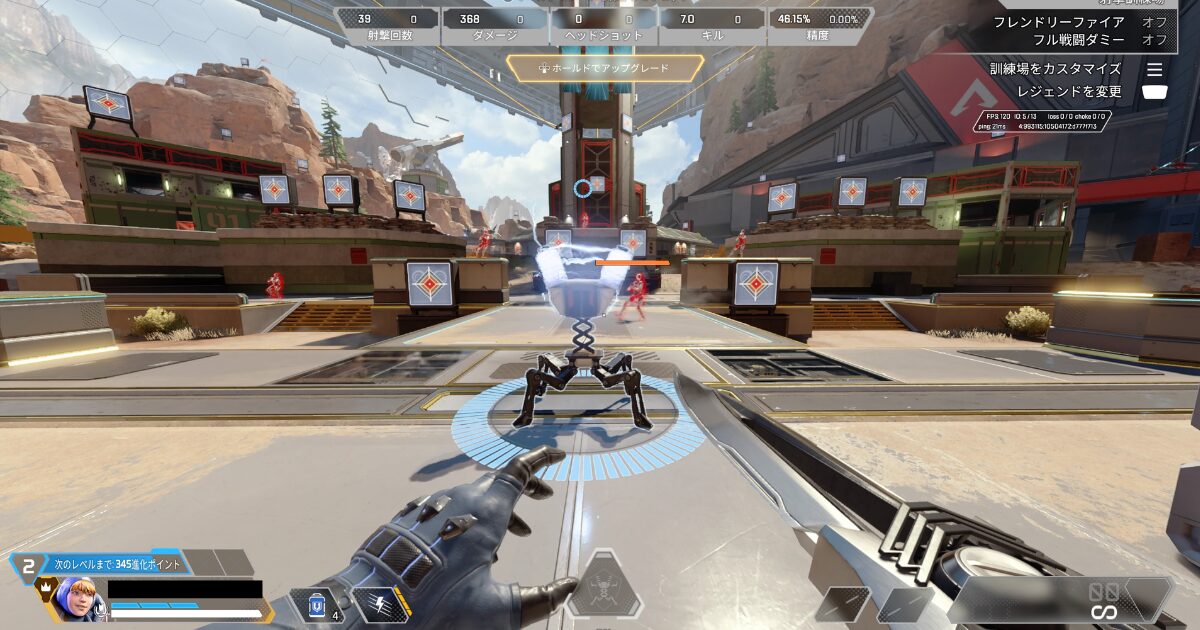The width and height of the screenshot is (1200, 630).
Task: Select the shield cell consumable slot
Action: (318, 606)
